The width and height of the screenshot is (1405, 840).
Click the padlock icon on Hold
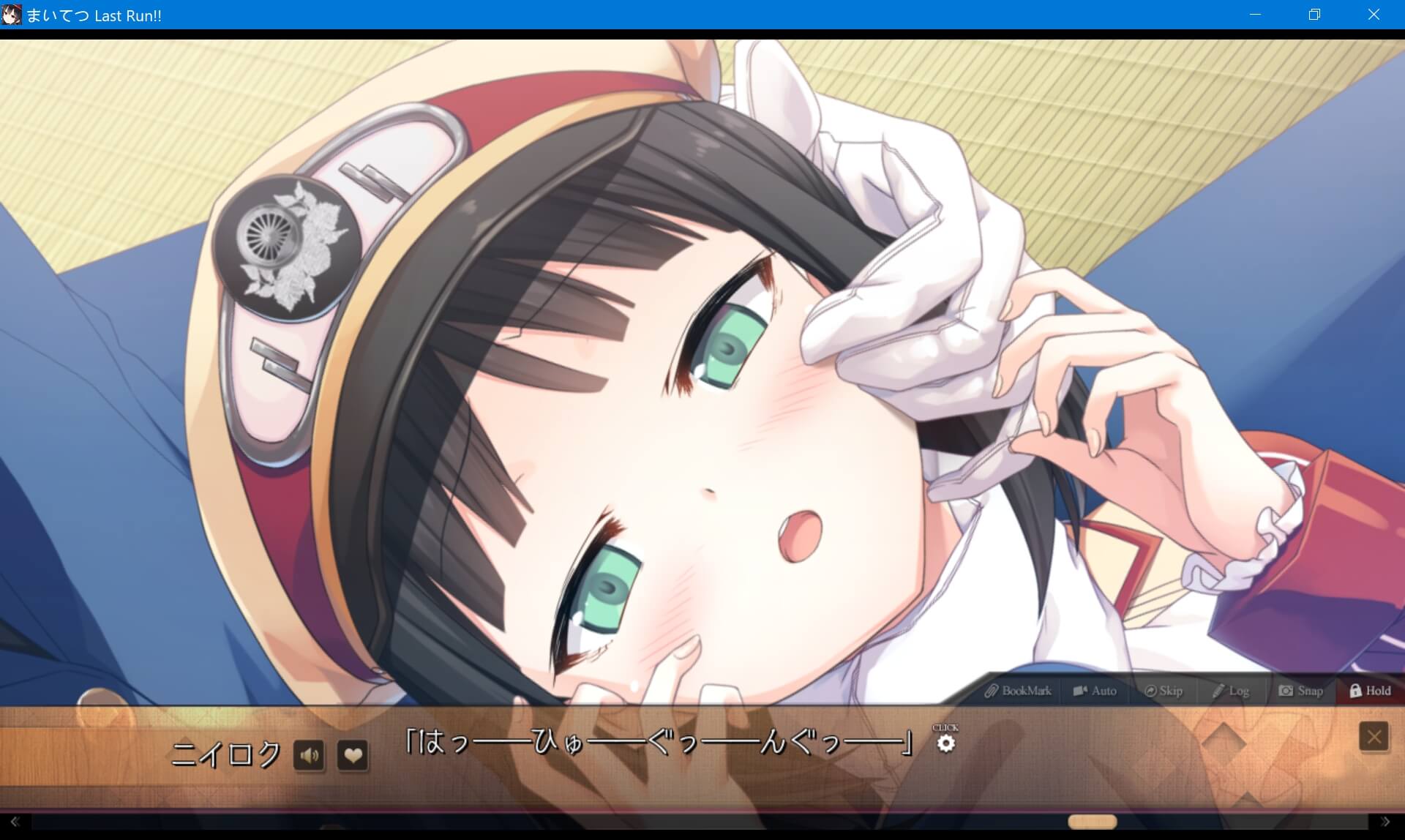[x=1355, y=690]
